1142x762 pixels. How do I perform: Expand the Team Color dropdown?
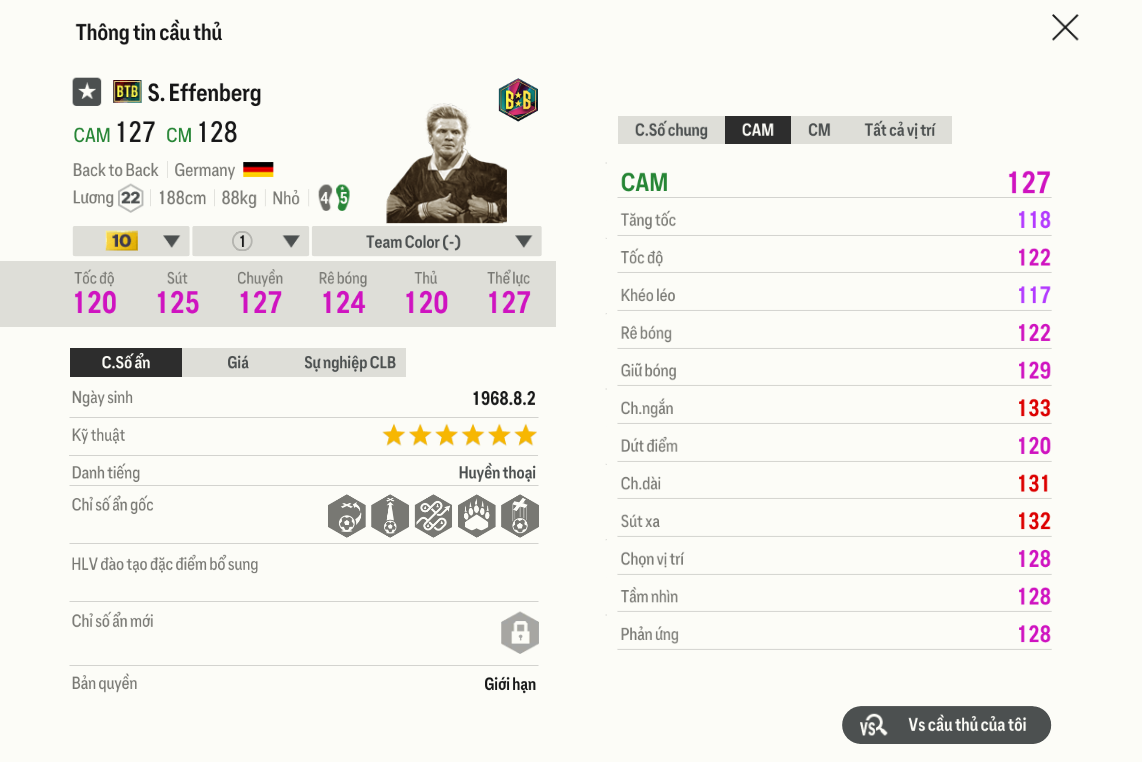[426, 241]
